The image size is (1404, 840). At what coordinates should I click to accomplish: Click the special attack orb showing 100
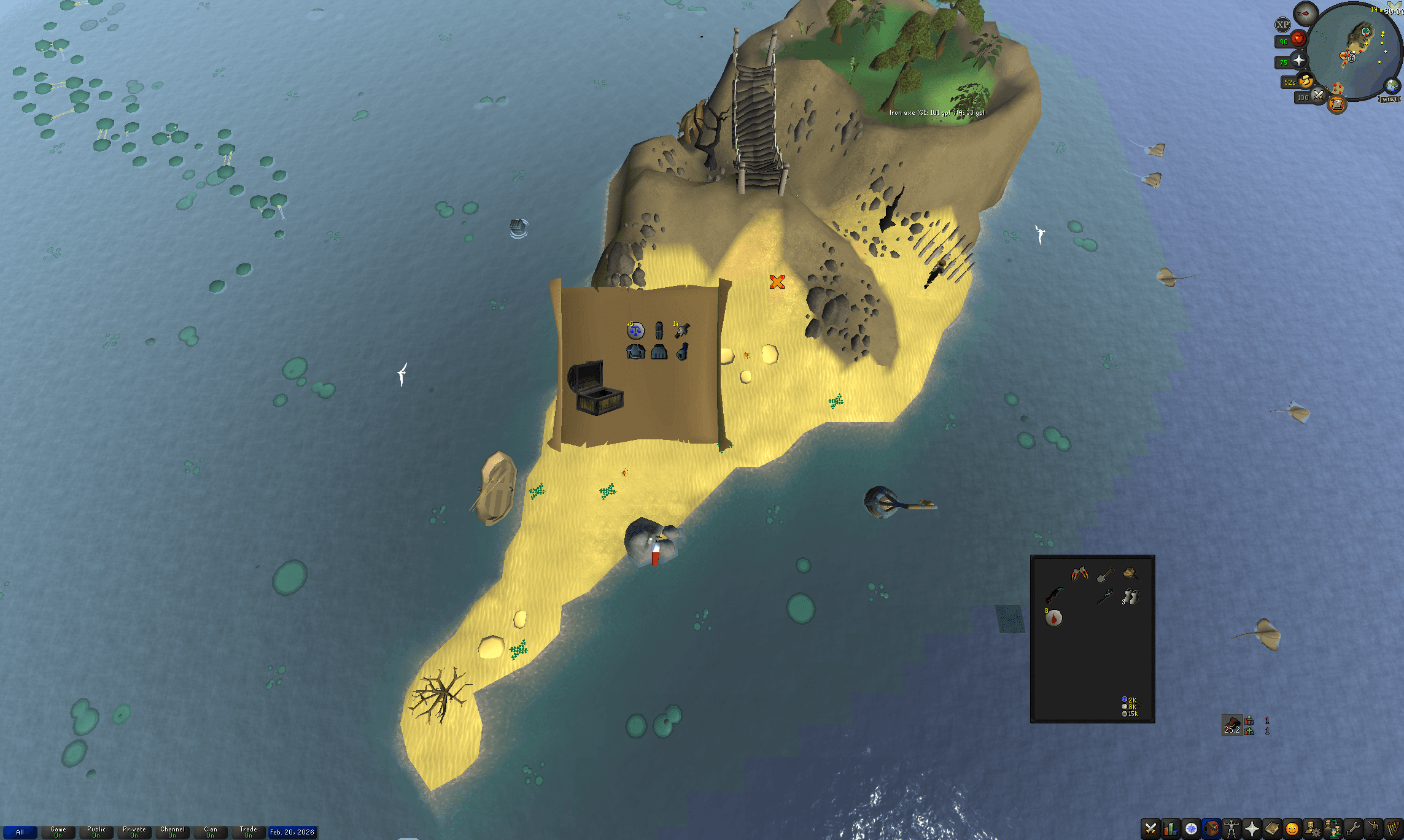(1318, 96)
